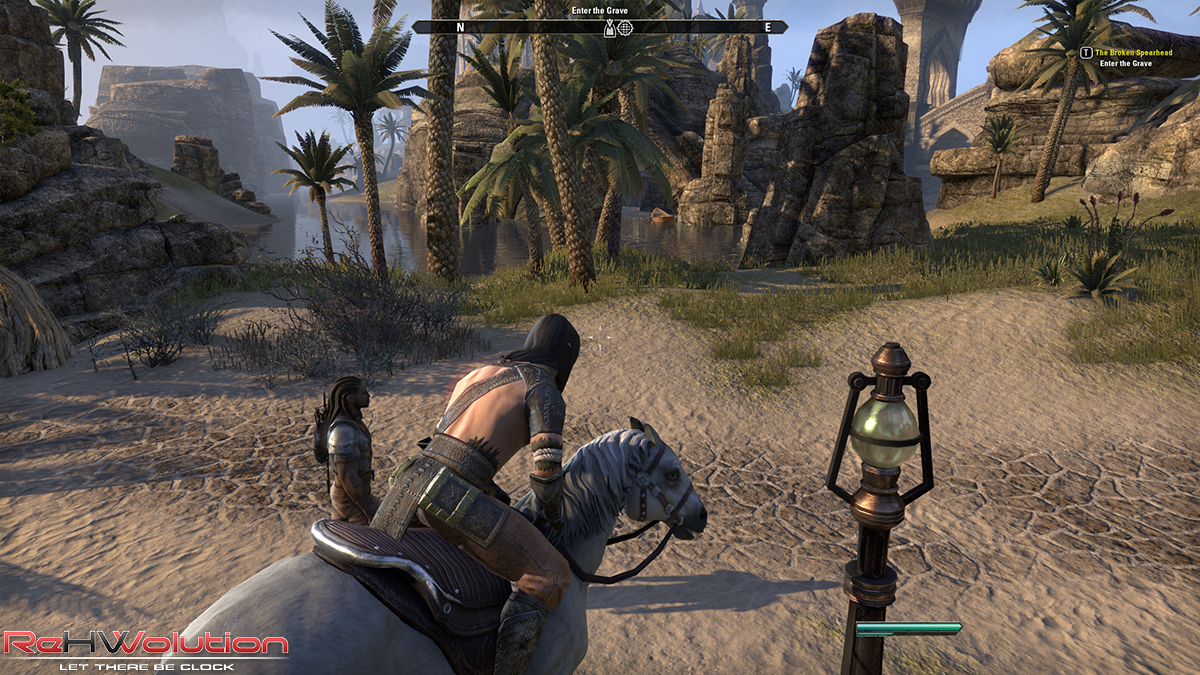Select the crosshair target marker on the compass
This screenshot has height=675, width=1200.
tap(626, 28)
